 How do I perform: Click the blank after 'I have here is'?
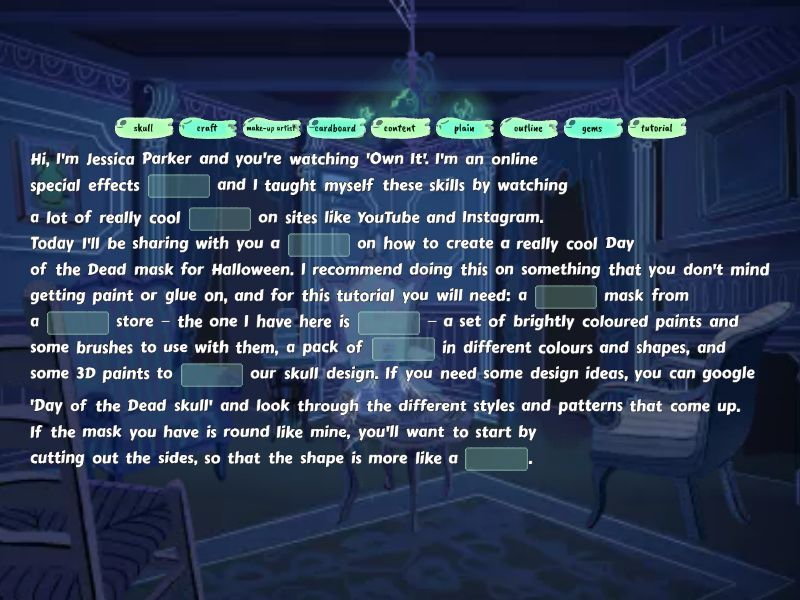(389, 323)
